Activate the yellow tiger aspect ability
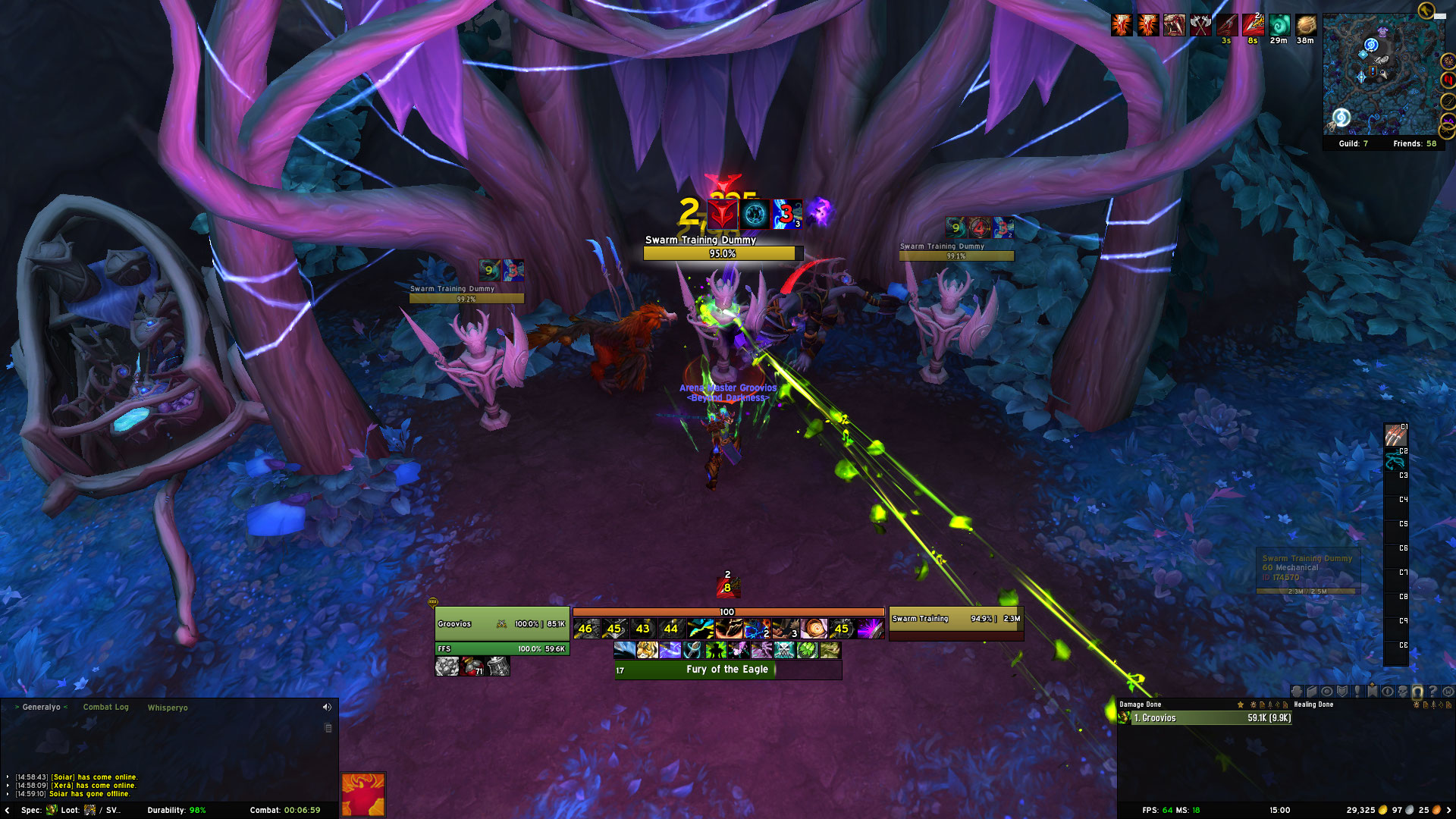Viewport: 1456px width, 819px height. pos(647,650)
